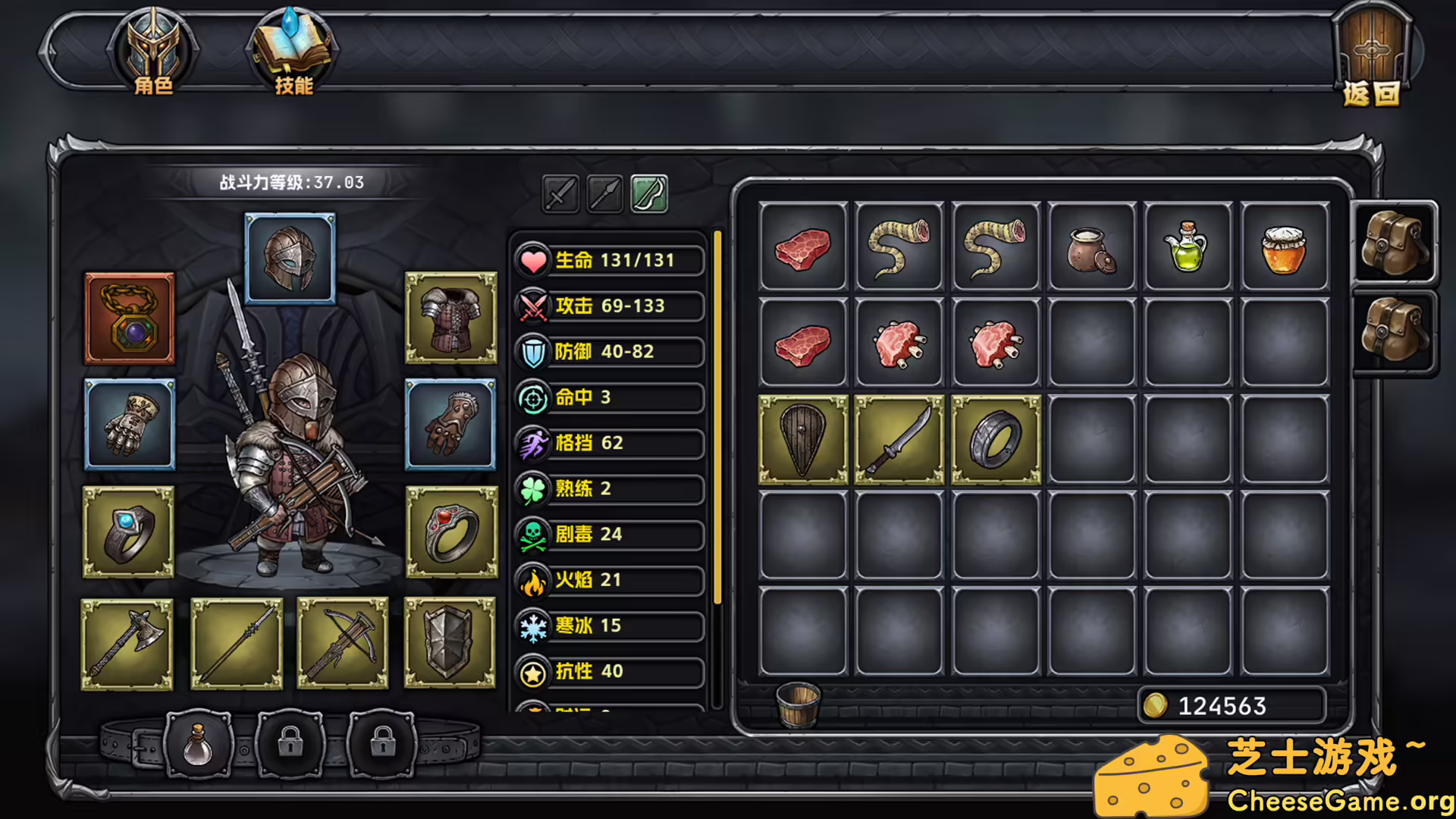Click the curved sword in inventory
Viewport: 1456px width, 819px height.
click(899, 440)
